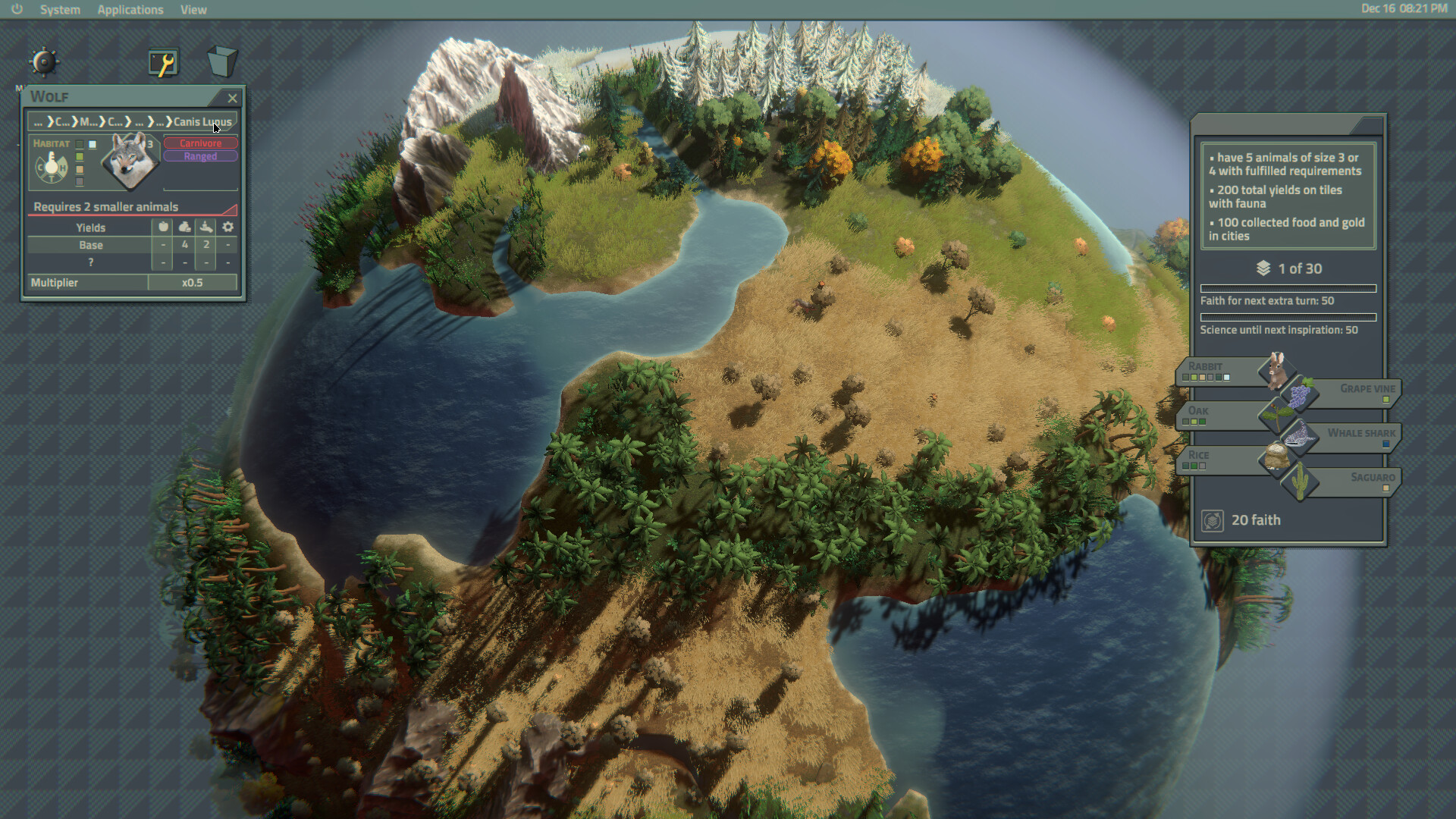Click the Whale Shark icon

coord(1300,436)
